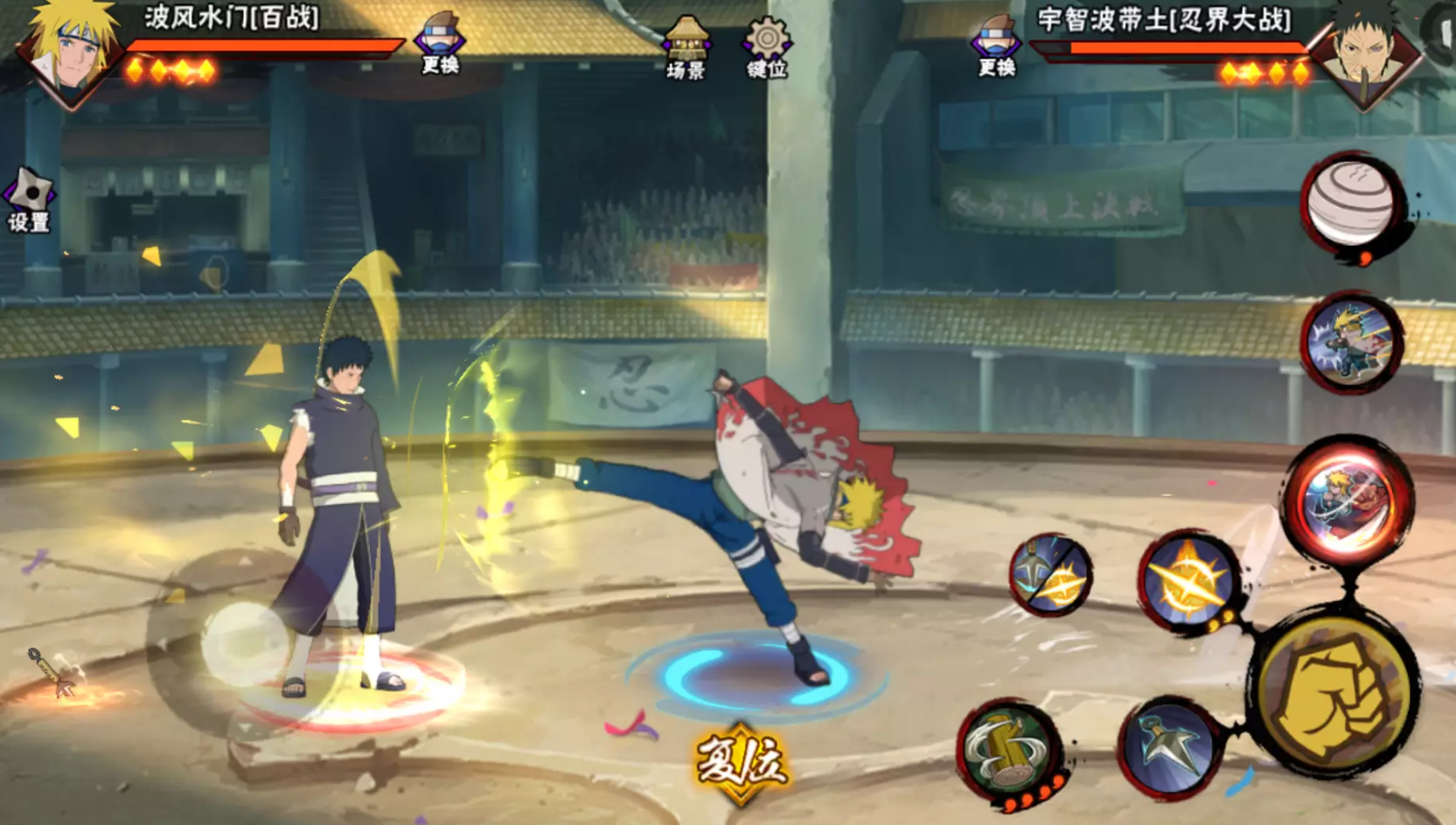Click 更换 to change Obito

[996, 45]
